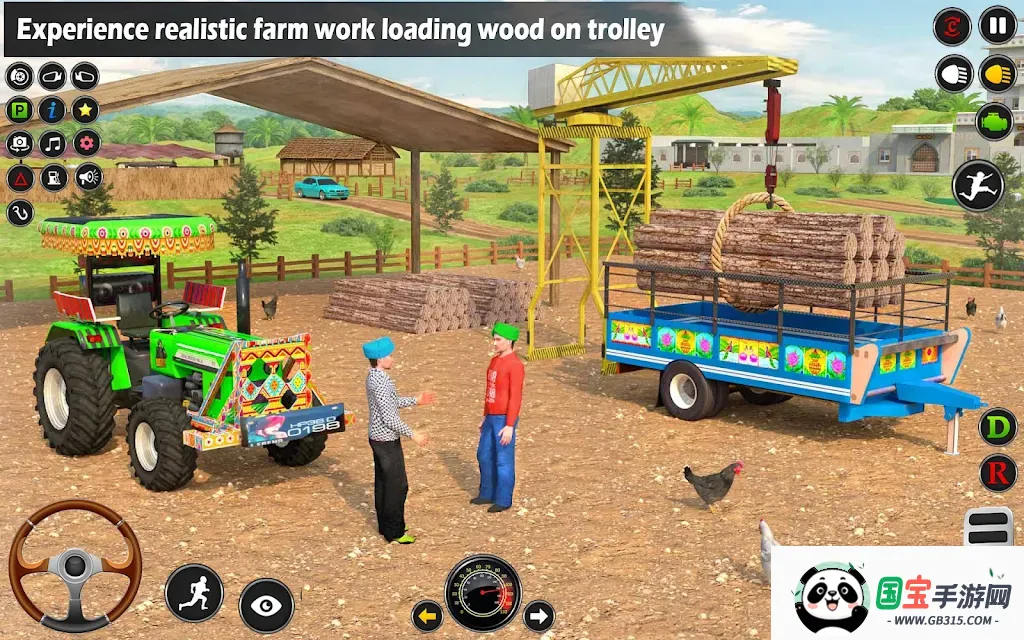The width and height of the screenshot is (1024, 640).
Task: Pause the game
Action: [997, 25]
